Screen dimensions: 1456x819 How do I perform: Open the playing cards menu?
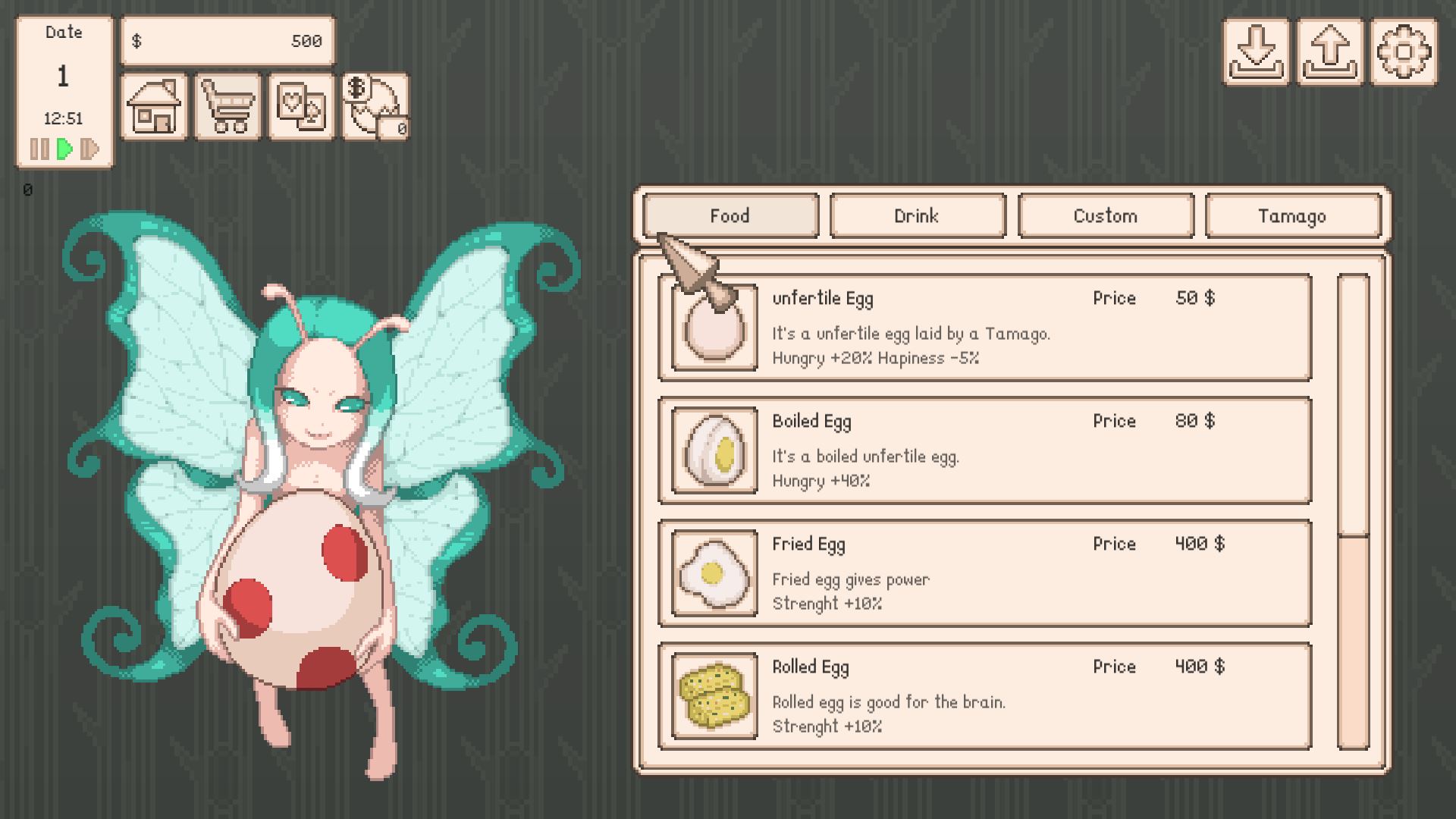(x=301, y=107)
